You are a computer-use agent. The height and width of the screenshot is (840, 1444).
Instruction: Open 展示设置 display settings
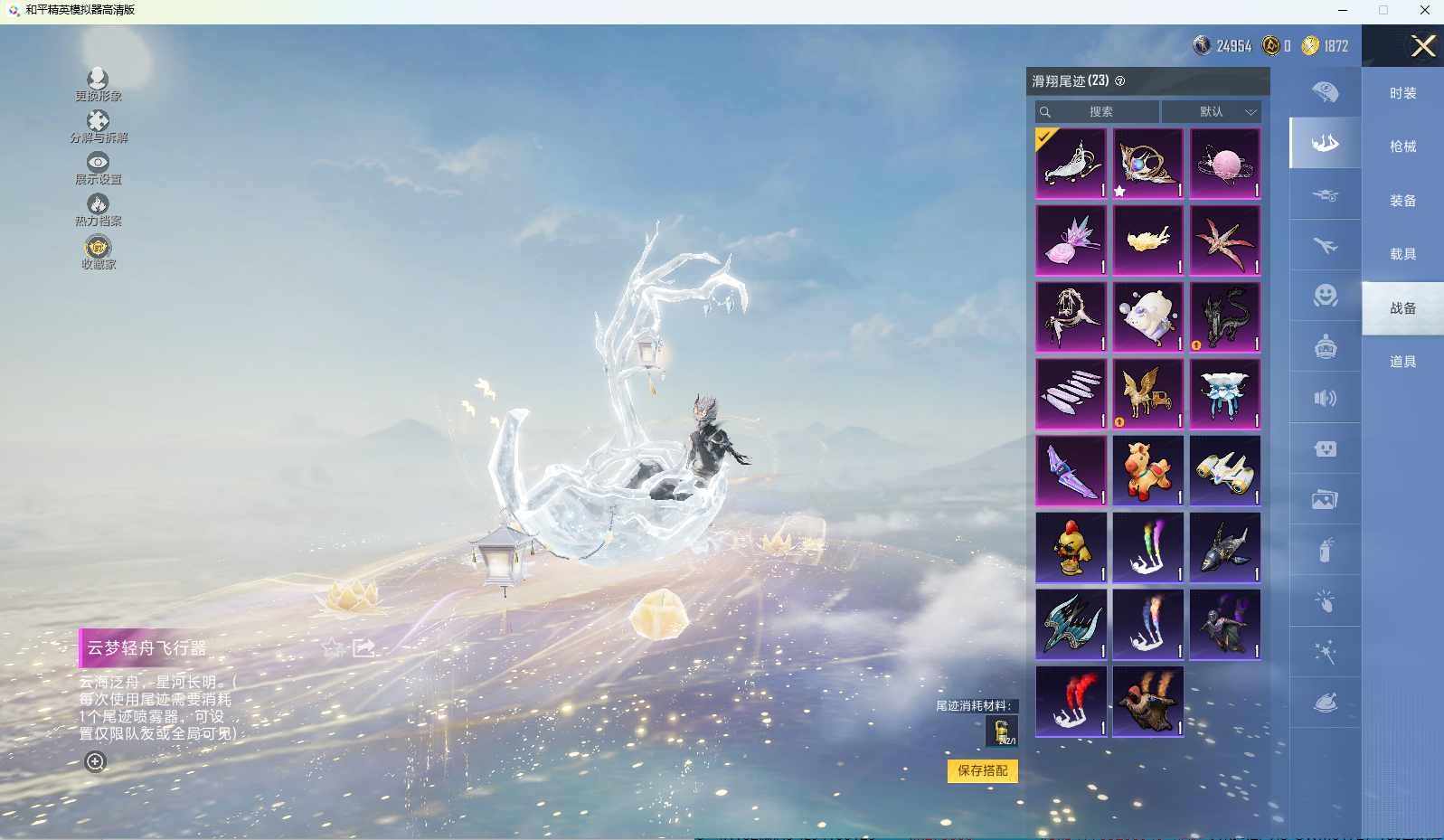point(98,168)
